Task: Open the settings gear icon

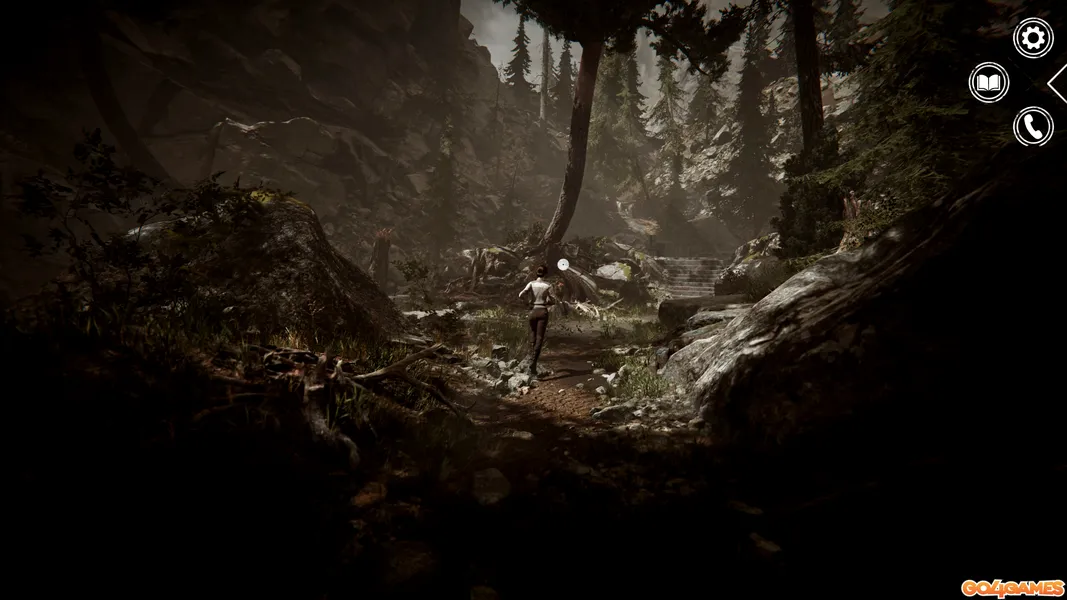Action: (1033, 38)
